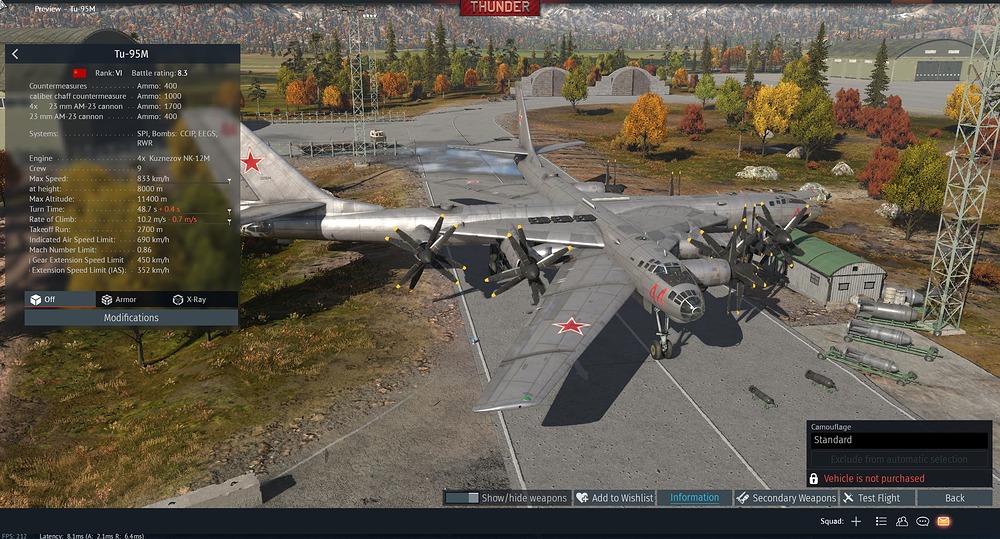The width and height of the screenshot is (1000, 539).
Task: Open the Standard camouflage dropdown
Action: [898, 440]
